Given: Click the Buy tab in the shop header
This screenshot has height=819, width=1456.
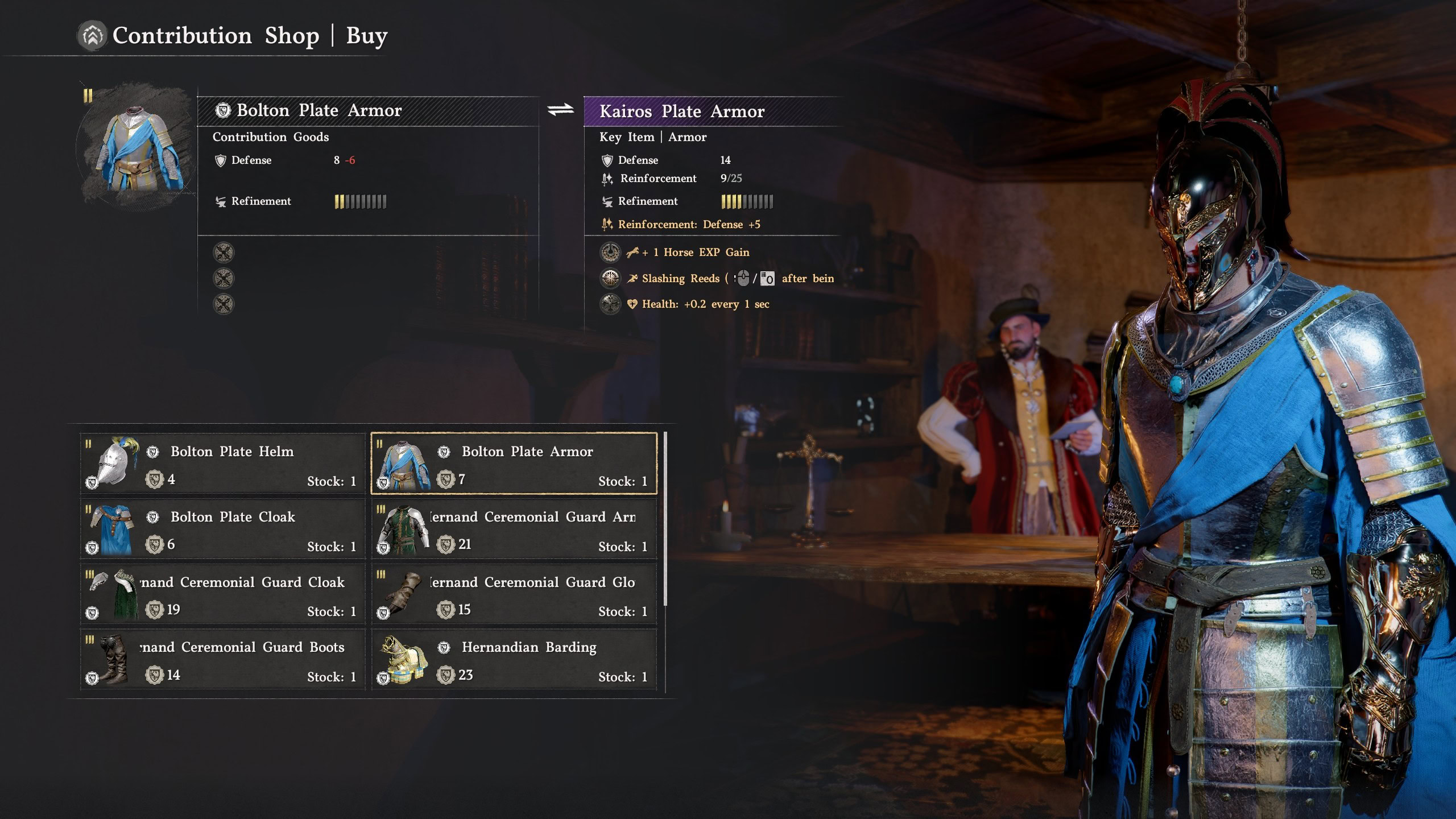Looking at the screenshot, I should point(367,35).
